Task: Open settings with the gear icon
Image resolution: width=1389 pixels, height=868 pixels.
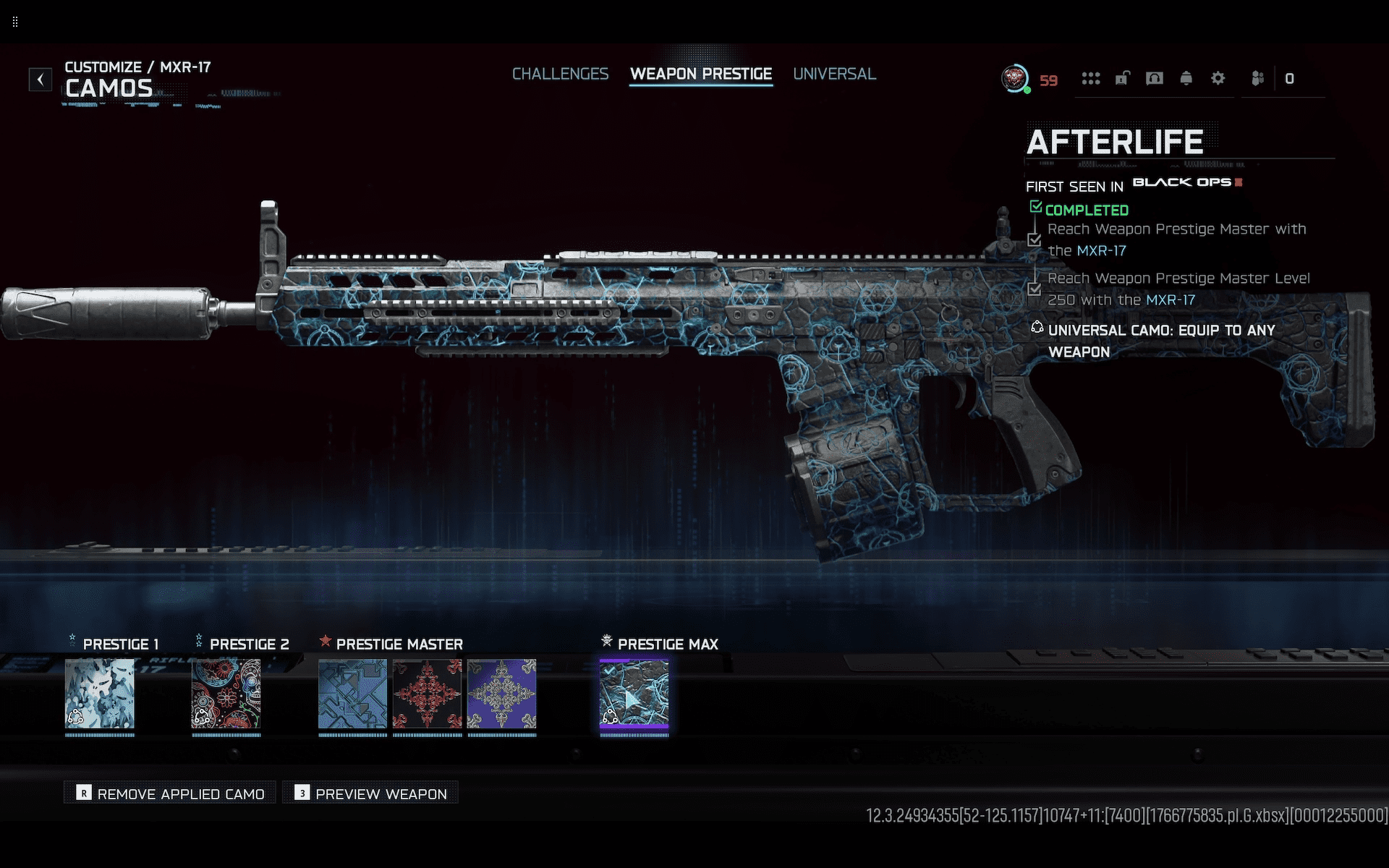Action: pos(1218,78)
